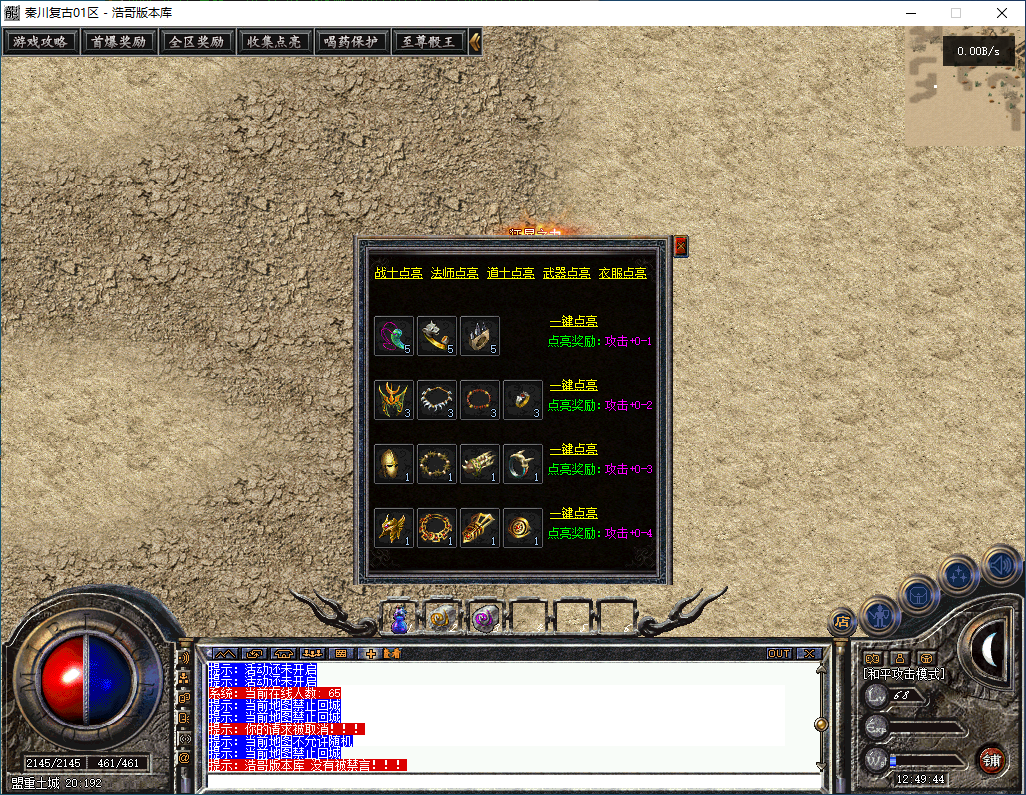The width and height of the screenshot is (1026, 795).
Task: Open the 全区奖励 server rewards button
Action: coord(196,42)
